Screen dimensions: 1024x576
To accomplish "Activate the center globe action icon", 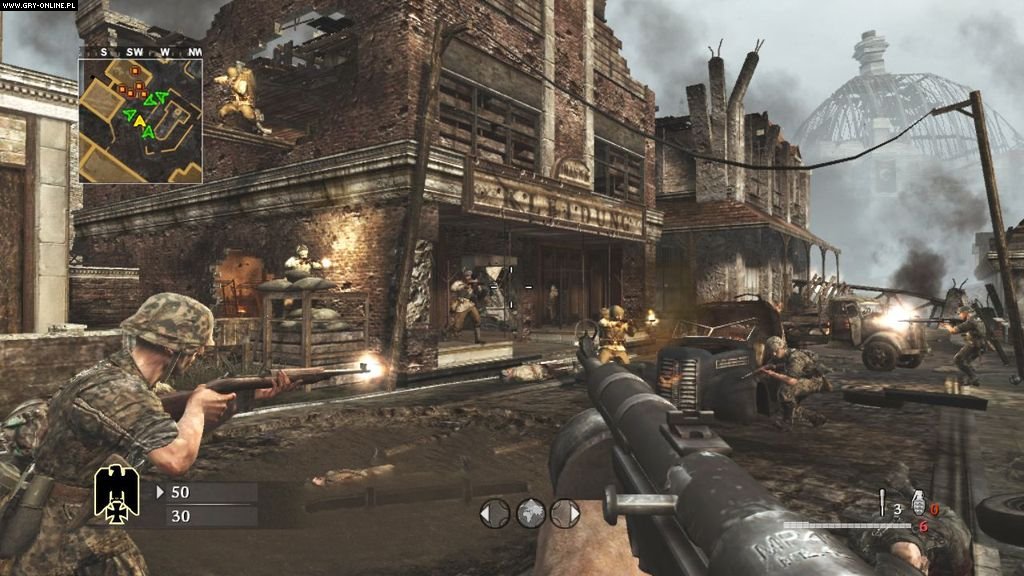I will coord(530,514).
